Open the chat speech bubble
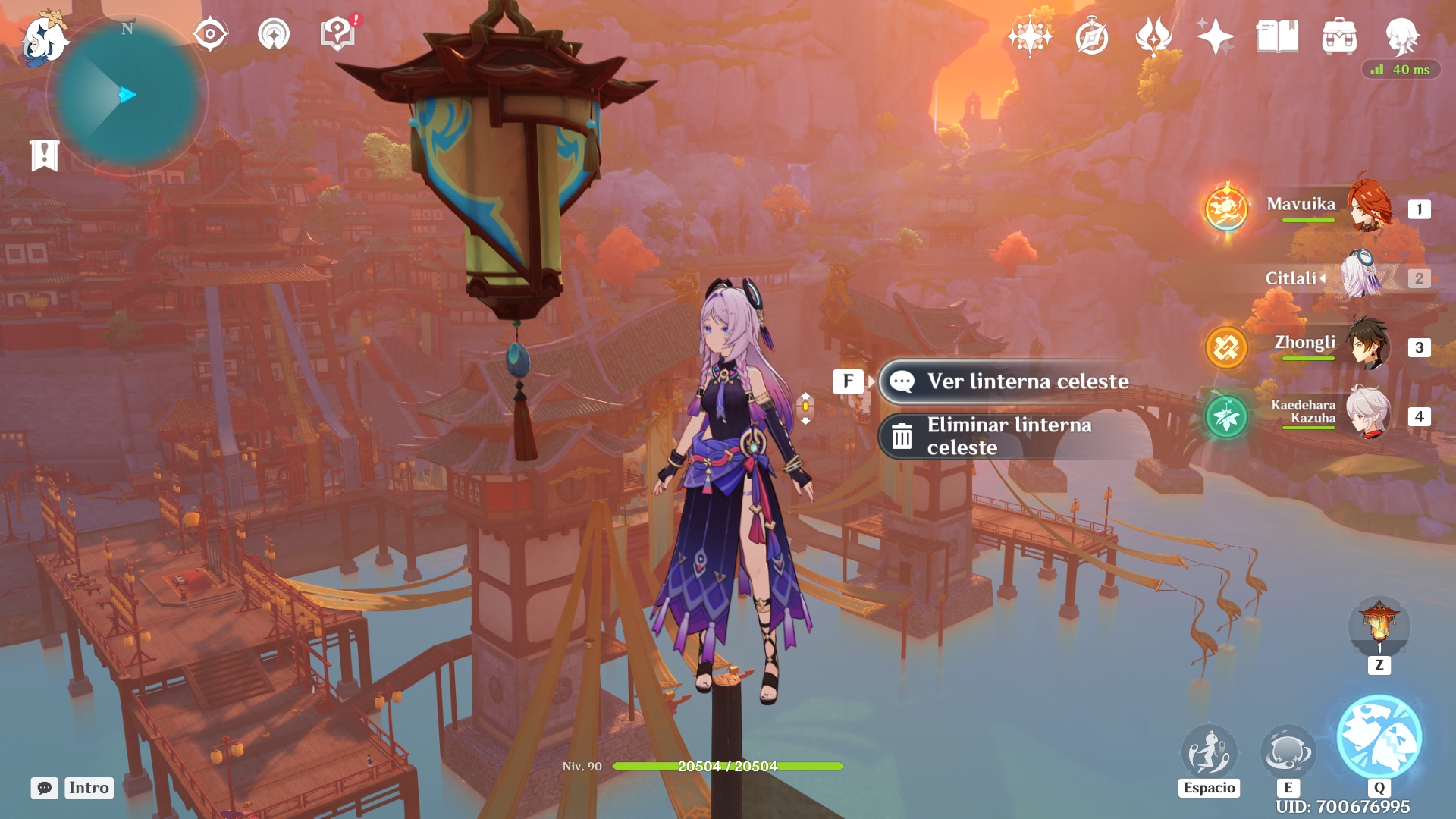Screen dimensions: 1456x819 pos(45,788)
